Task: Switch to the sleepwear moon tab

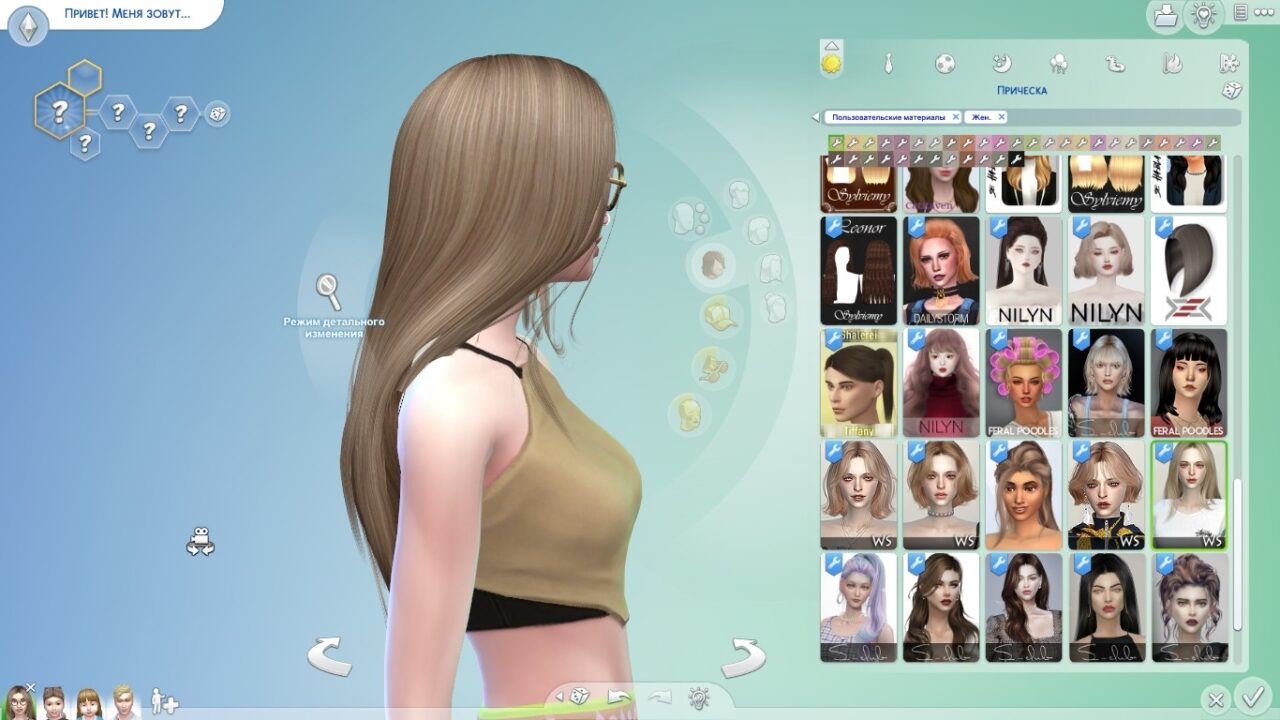Action: 1002,64
